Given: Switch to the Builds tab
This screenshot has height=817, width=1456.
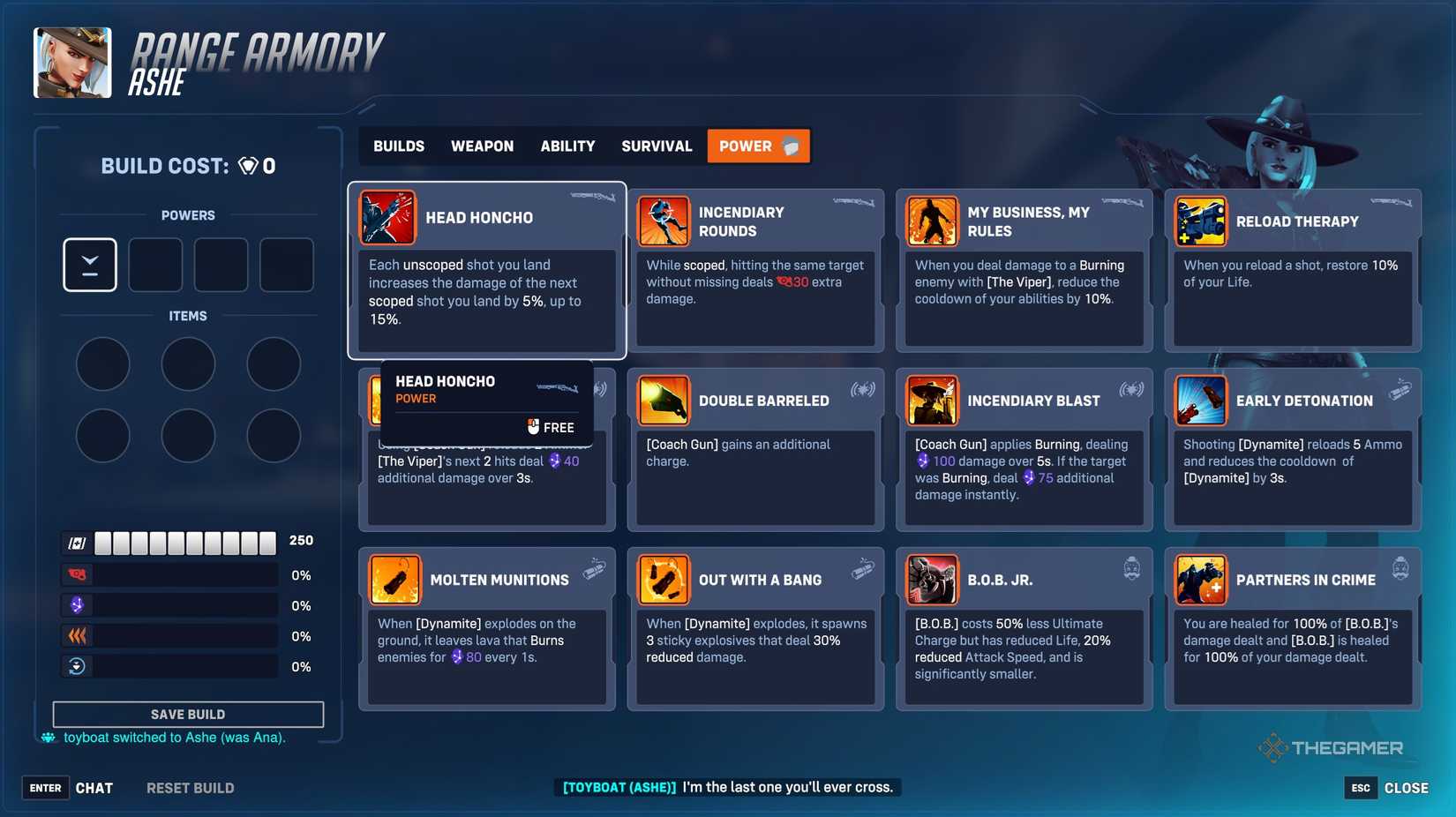Looking at the screenshot, I should 398,146.
